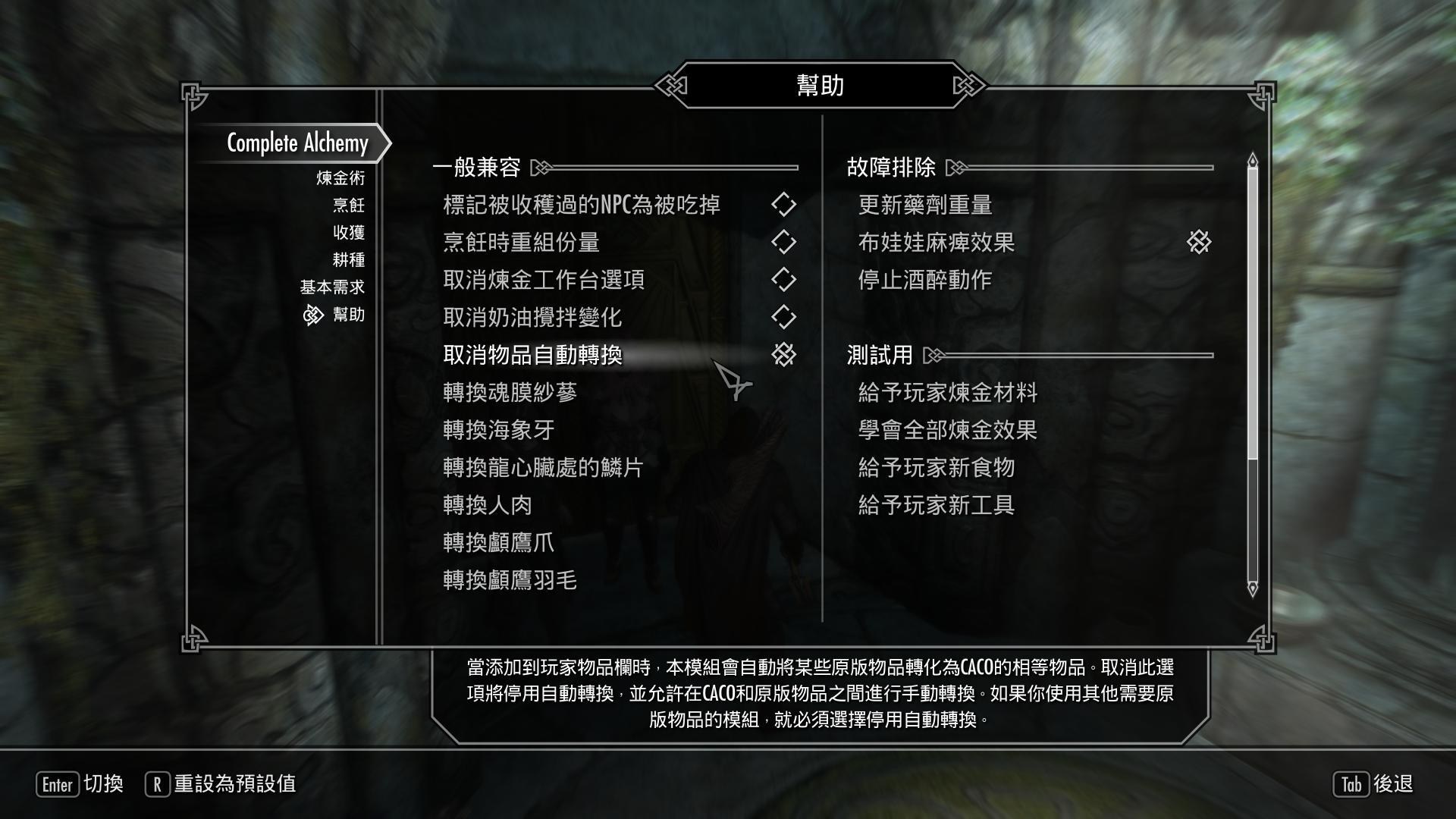The width and height of the screenshot is (1456, 819).
Task: Click the R key icon beside 重設為預設值
Action: point(155,786)
